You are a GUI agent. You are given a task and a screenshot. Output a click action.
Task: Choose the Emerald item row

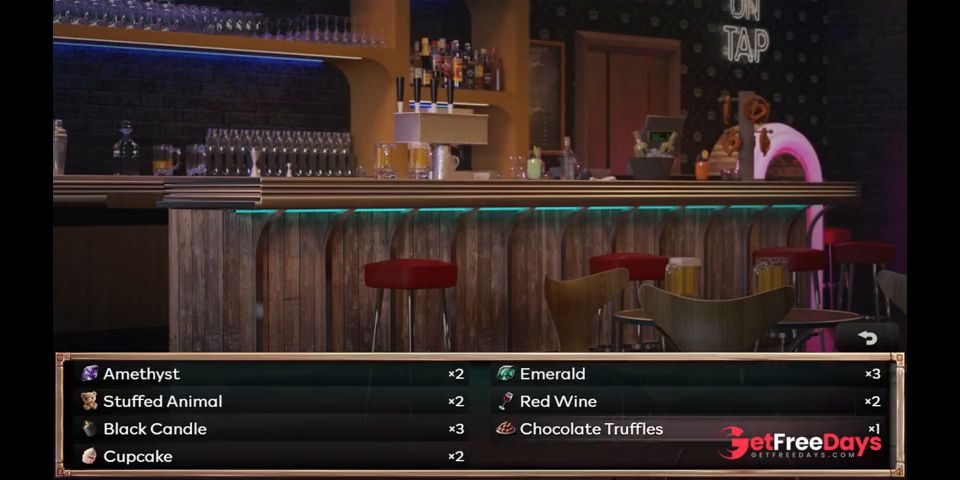pos(688,374)
